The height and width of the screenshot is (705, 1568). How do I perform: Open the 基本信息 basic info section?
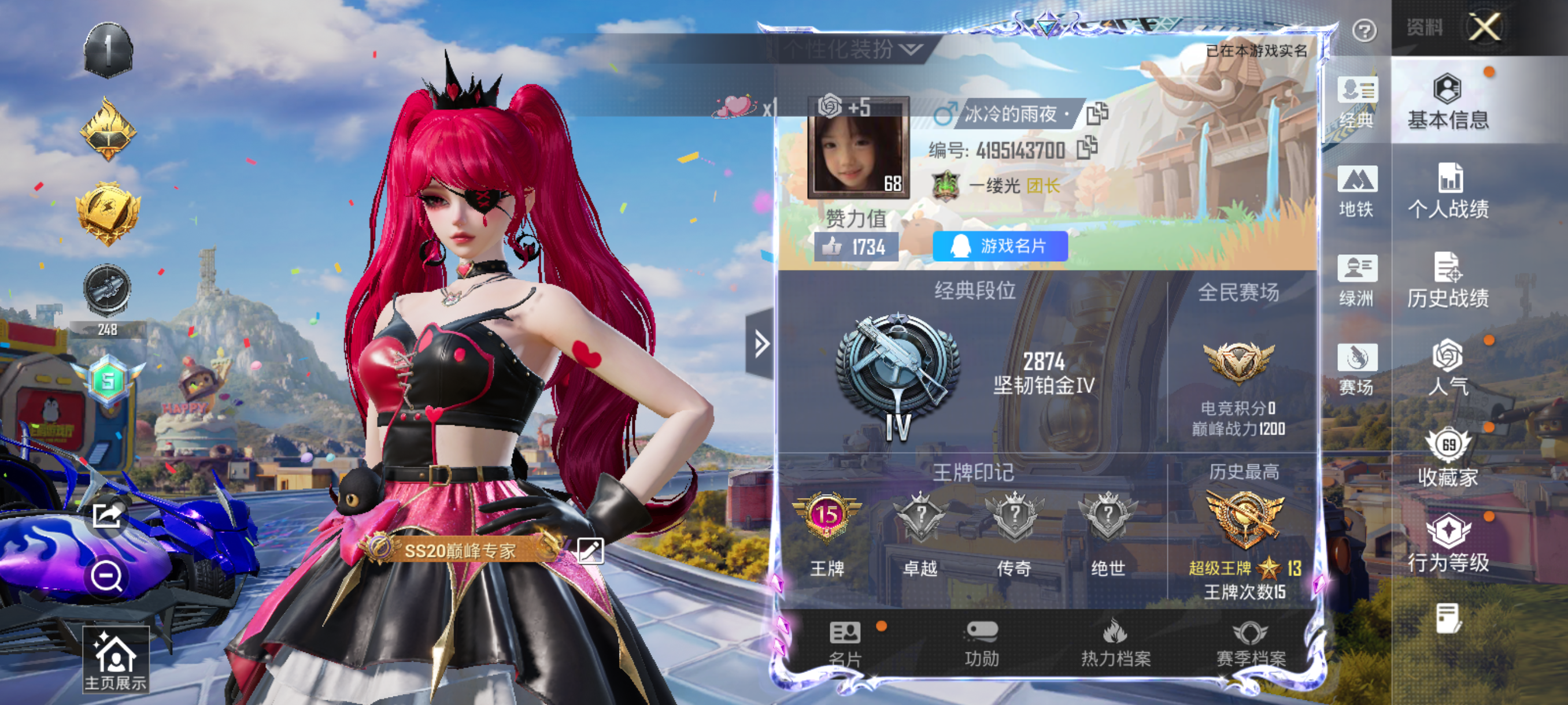point(1448,102)
